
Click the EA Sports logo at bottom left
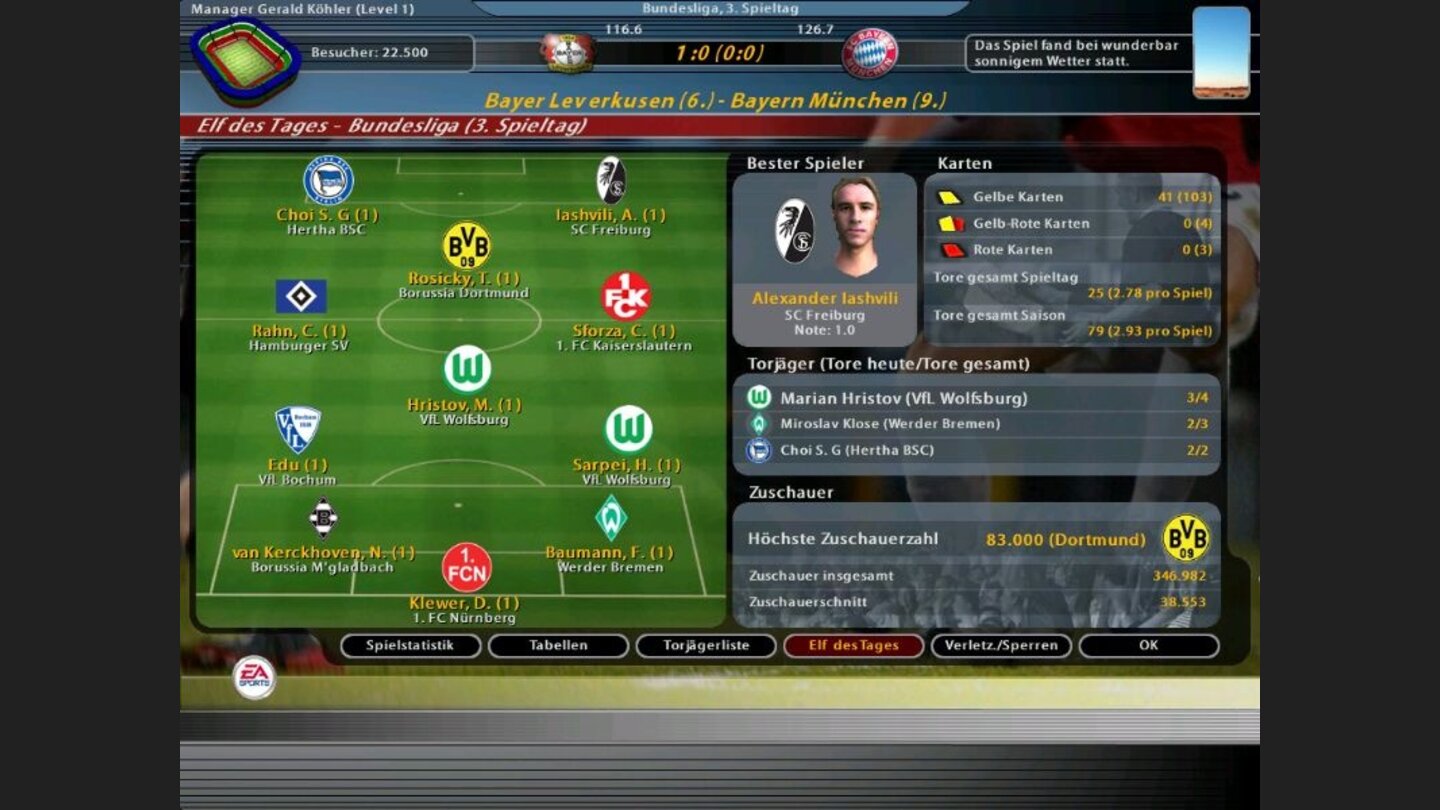253,677
